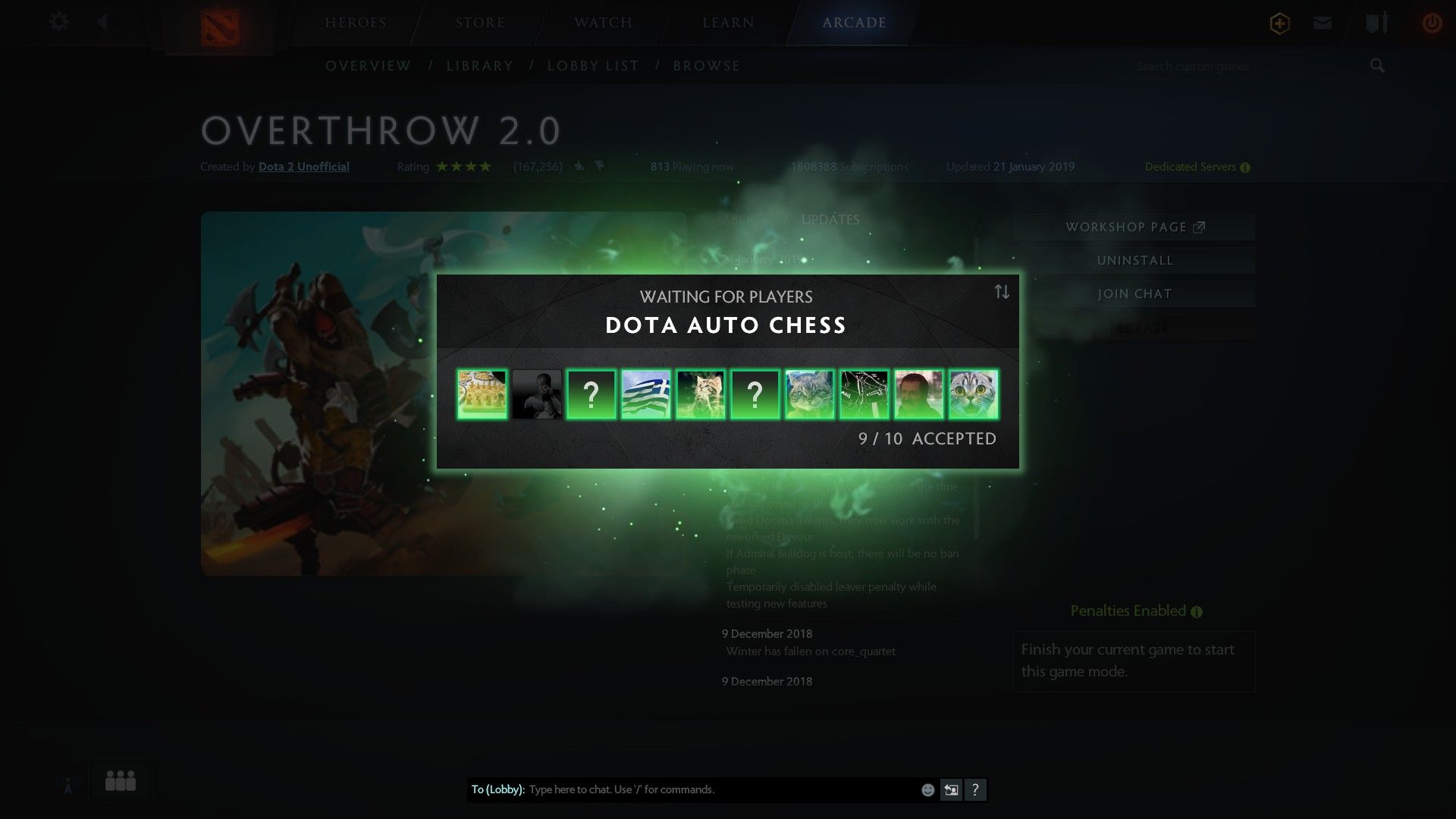Open the mail notifications envelope icon
This screenshot has height=819, width=1456.
[1323, 23]
